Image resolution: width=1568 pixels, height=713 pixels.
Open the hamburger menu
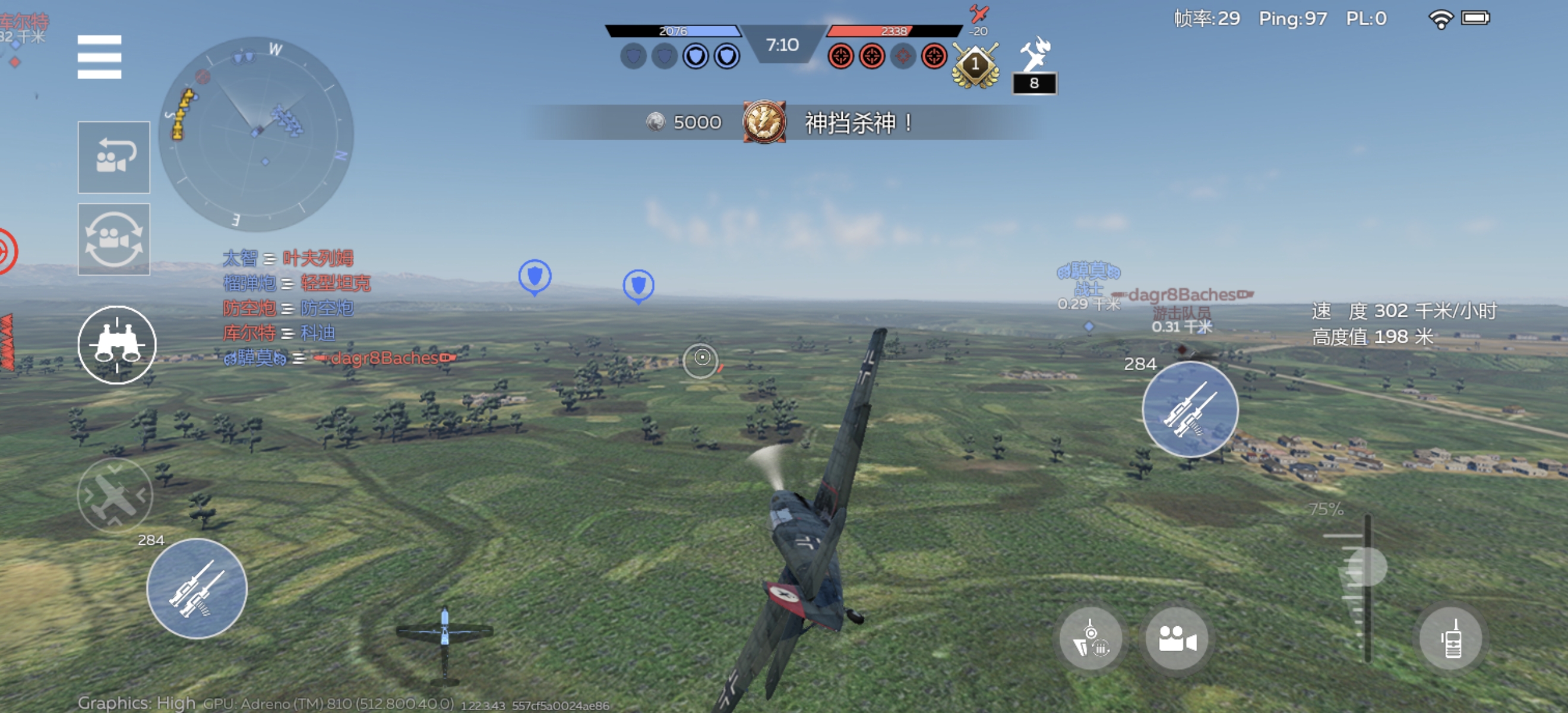click(99, 56)
